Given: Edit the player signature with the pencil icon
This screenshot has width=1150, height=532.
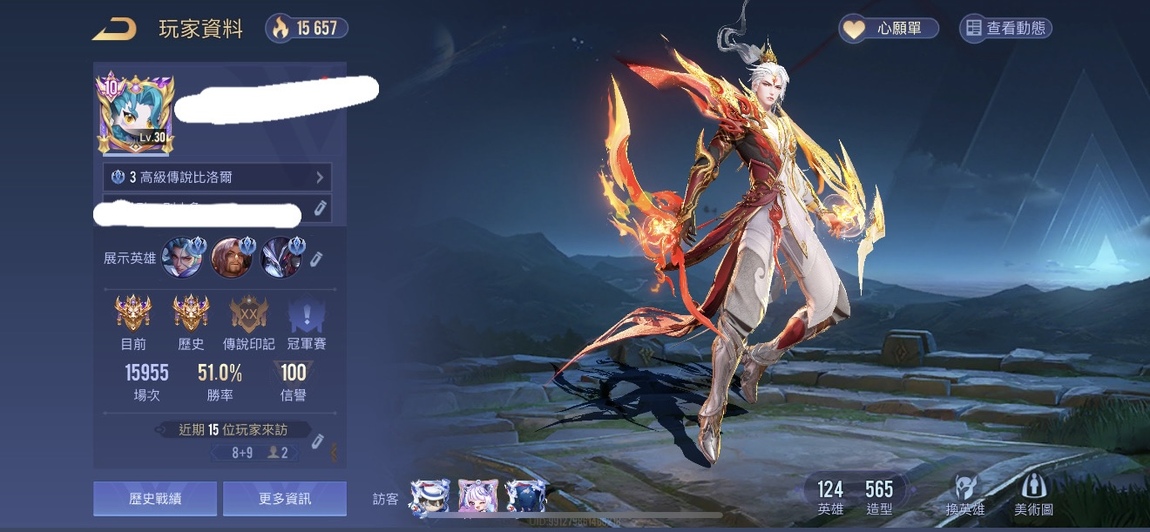Looking at the screenshot, I should (321, 208).
